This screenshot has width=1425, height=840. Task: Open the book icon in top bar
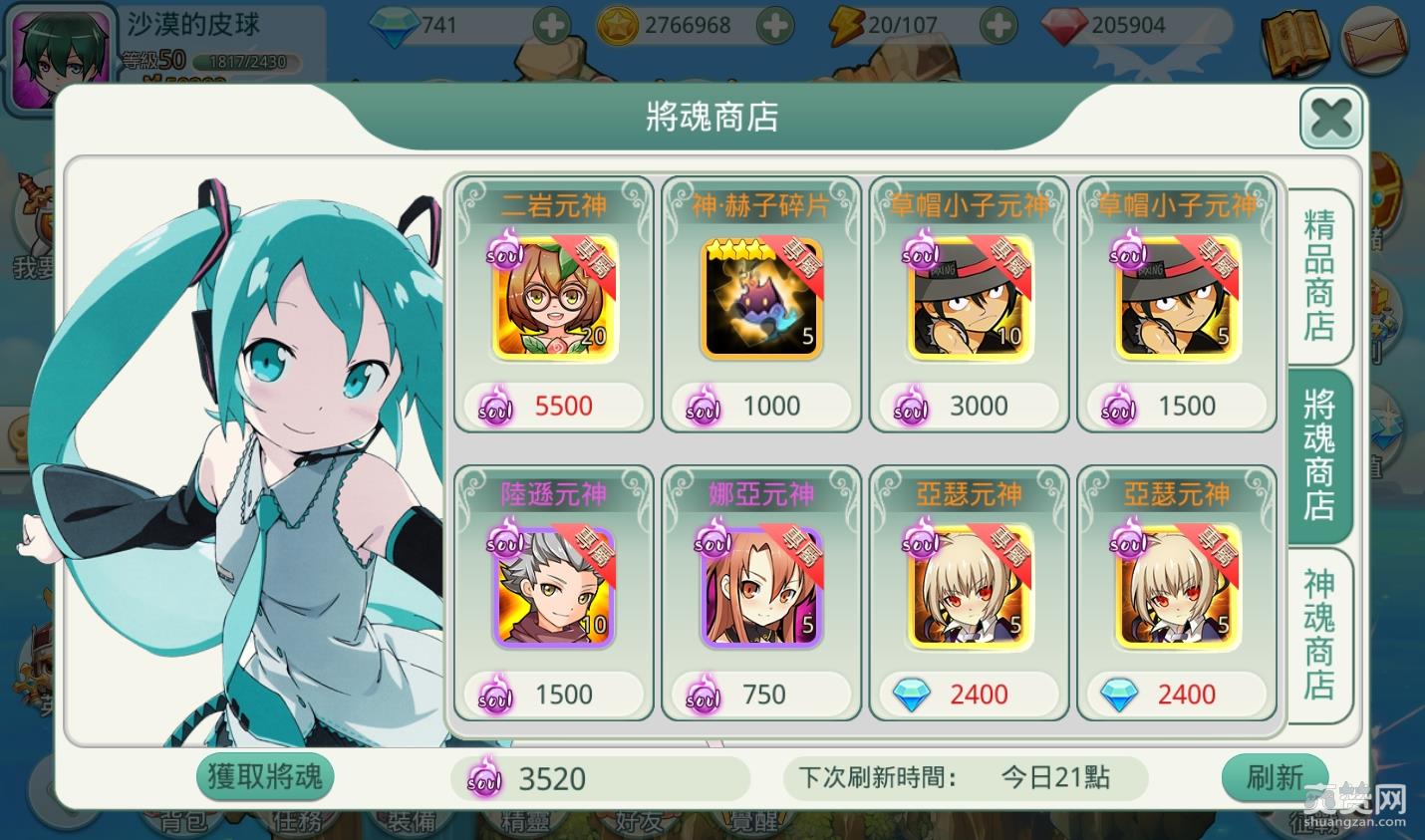(x=1294, y=44)
